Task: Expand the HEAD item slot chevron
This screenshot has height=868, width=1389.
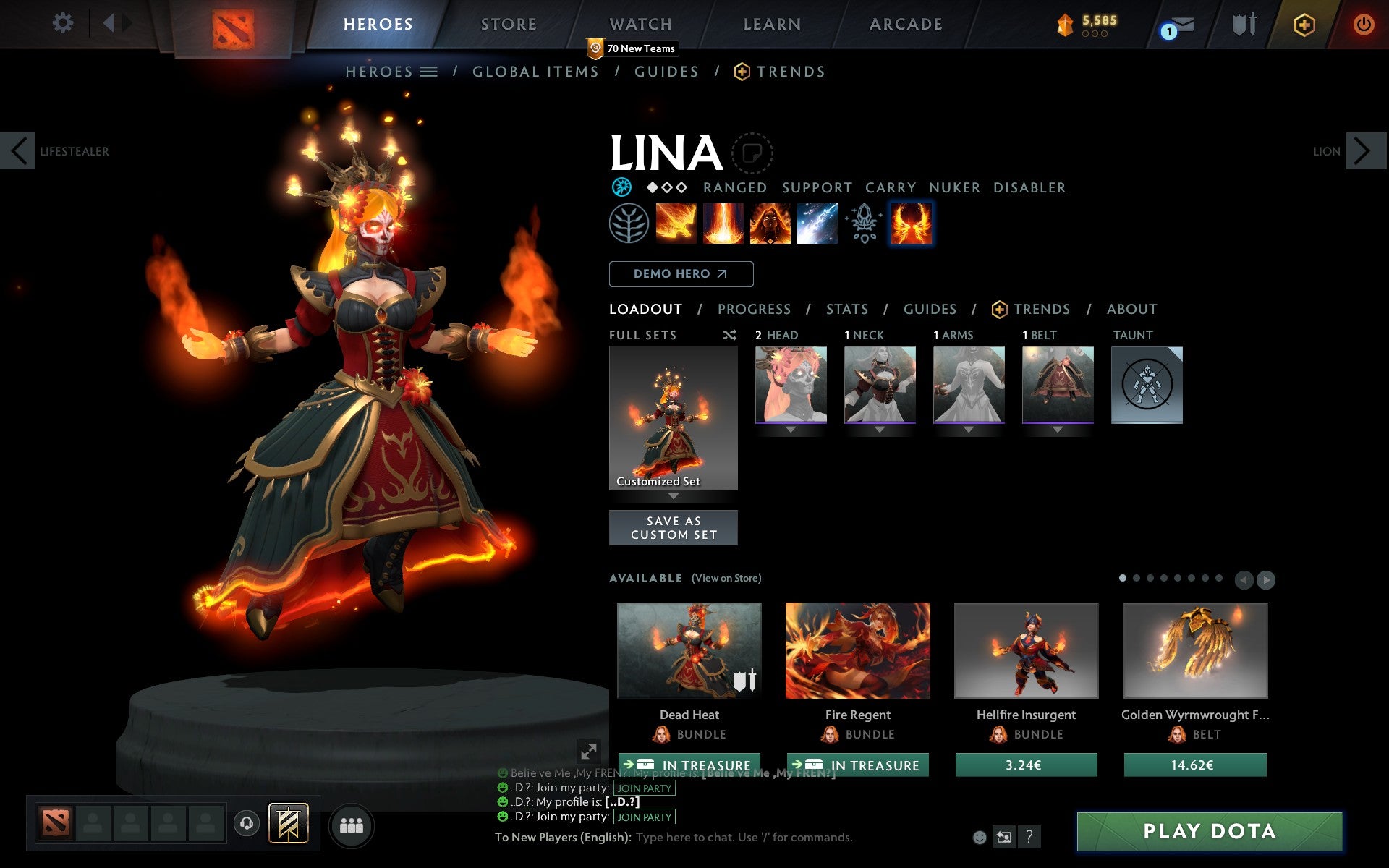Action: (790, 430)
